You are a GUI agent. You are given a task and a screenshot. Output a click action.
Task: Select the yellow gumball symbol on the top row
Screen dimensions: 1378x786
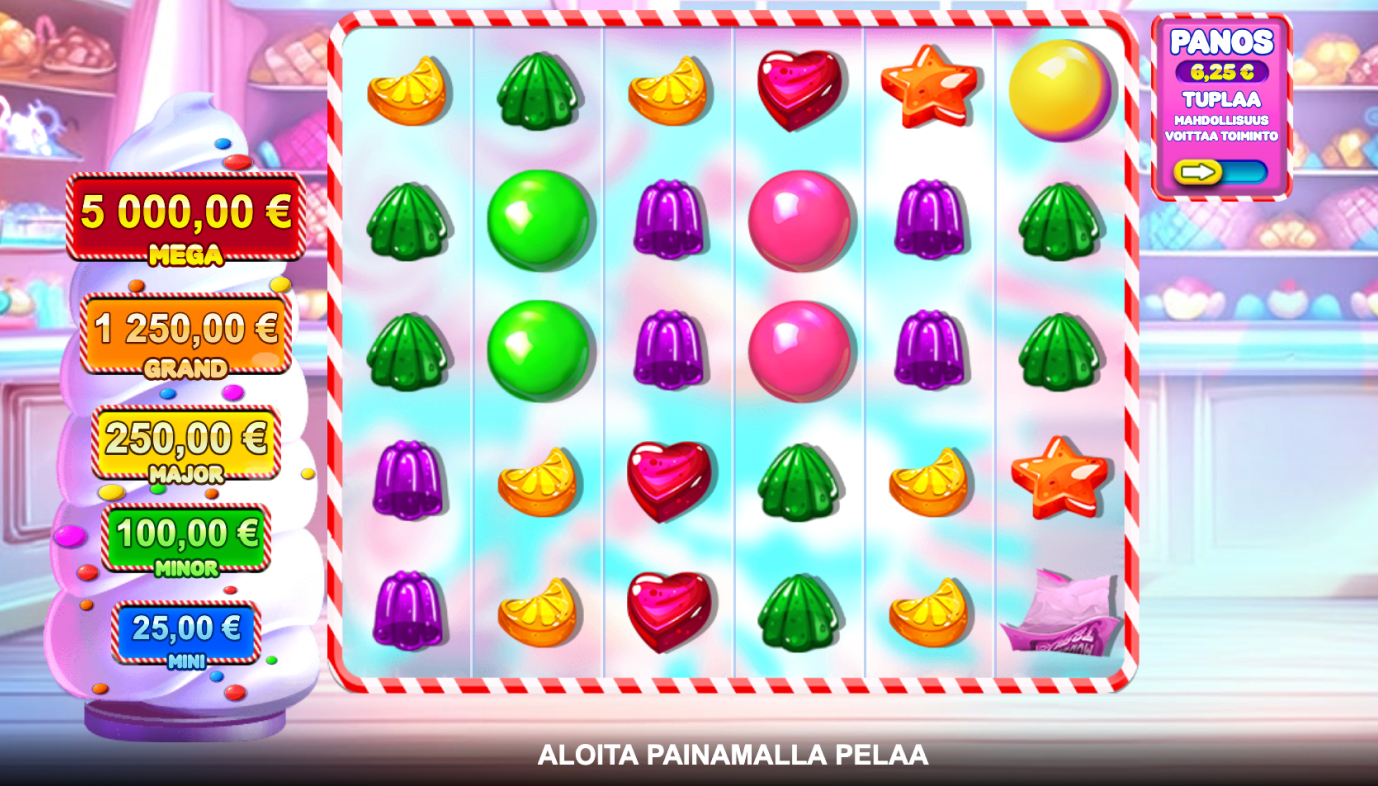[1061, 92]
